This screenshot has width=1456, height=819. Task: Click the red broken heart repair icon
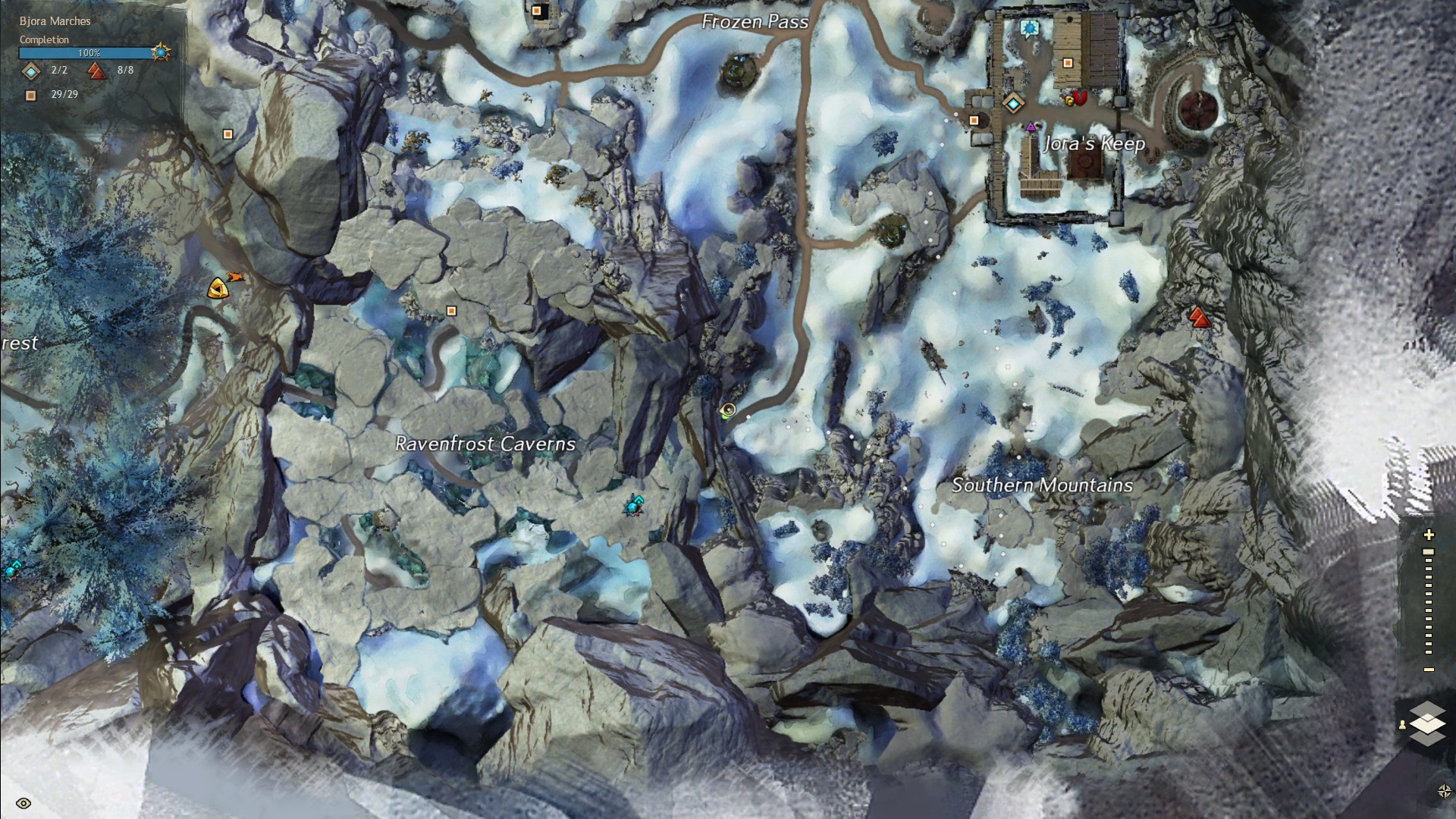pyautogui.click(x=1081, y=97)
